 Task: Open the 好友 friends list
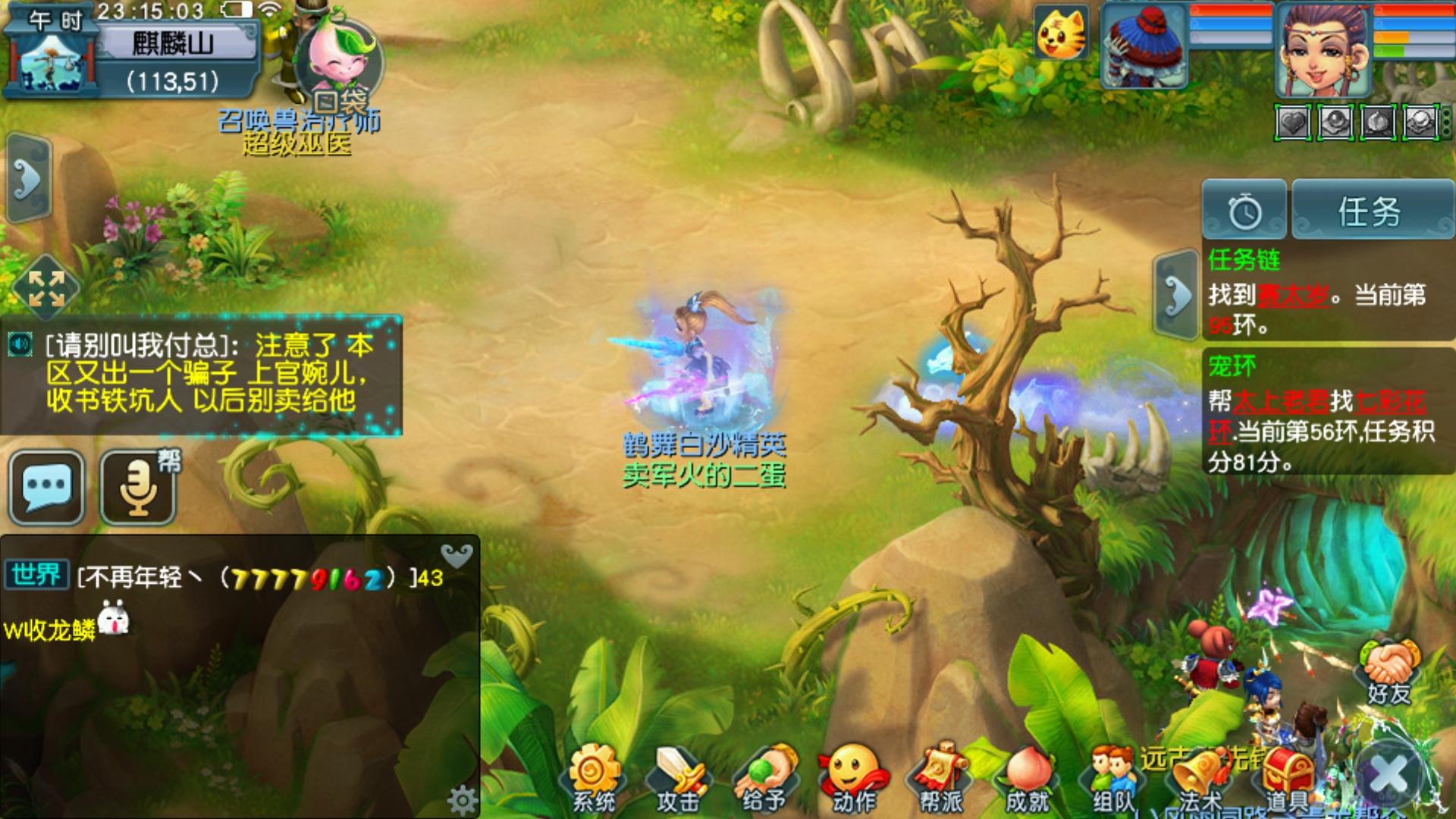click(1389, 671)
